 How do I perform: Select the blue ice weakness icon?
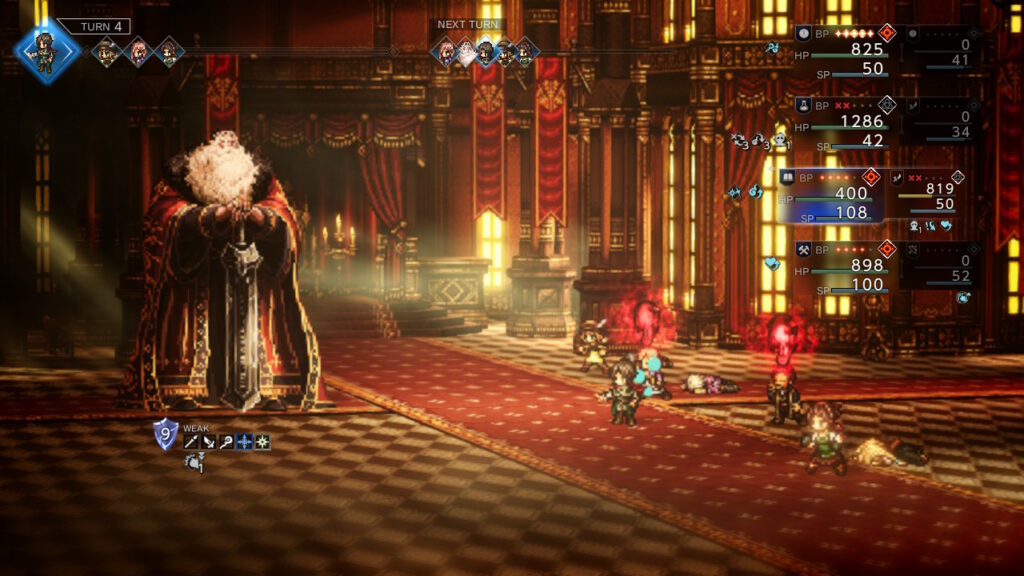click(244, 442)
